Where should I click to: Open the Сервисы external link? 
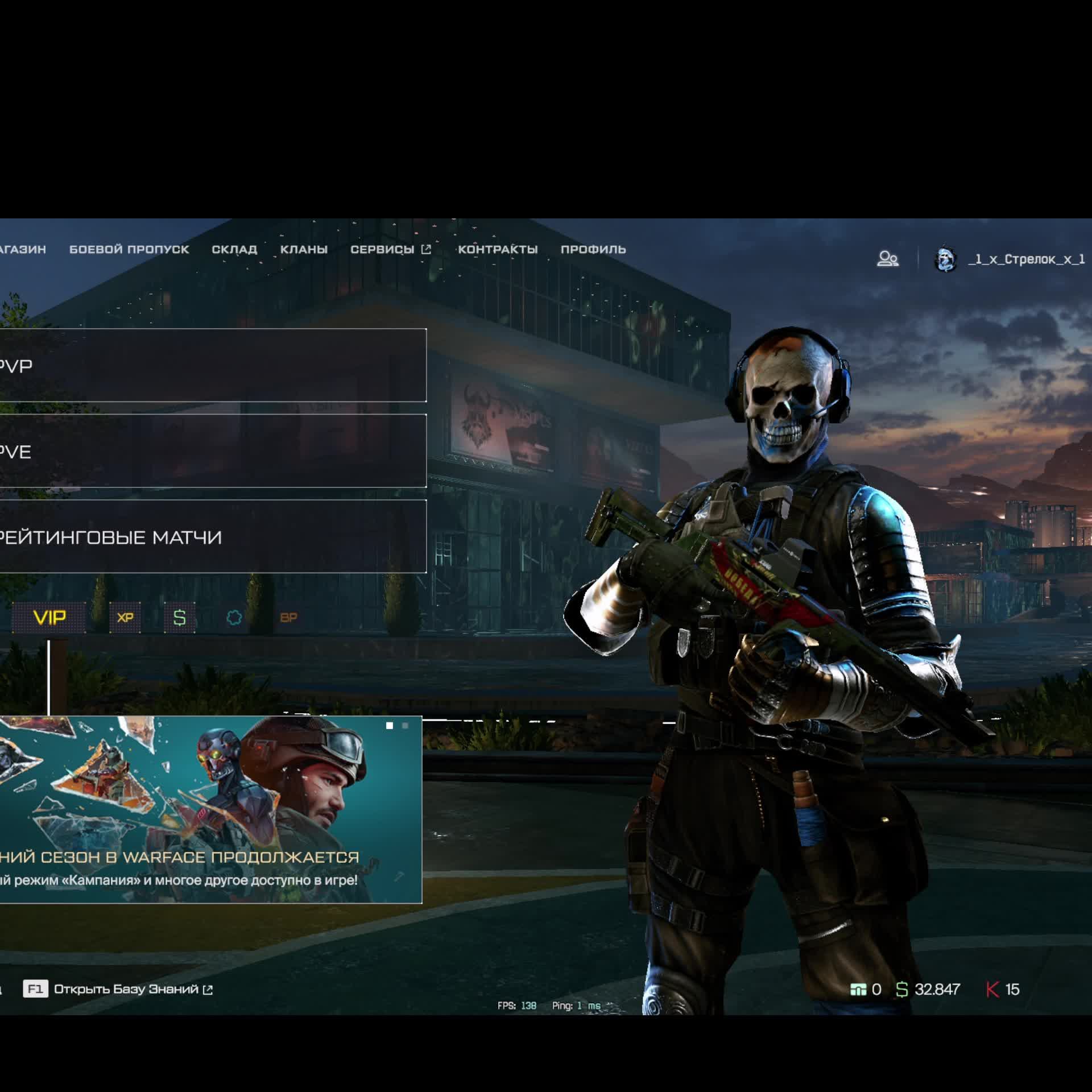coord(390,249)
